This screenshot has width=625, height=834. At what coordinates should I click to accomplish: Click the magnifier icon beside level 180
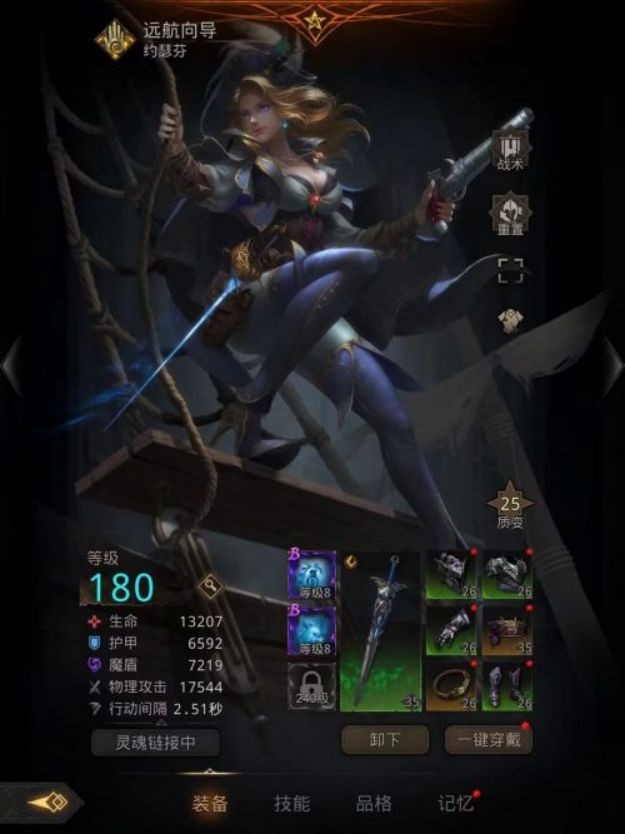(x=212, y=585)
